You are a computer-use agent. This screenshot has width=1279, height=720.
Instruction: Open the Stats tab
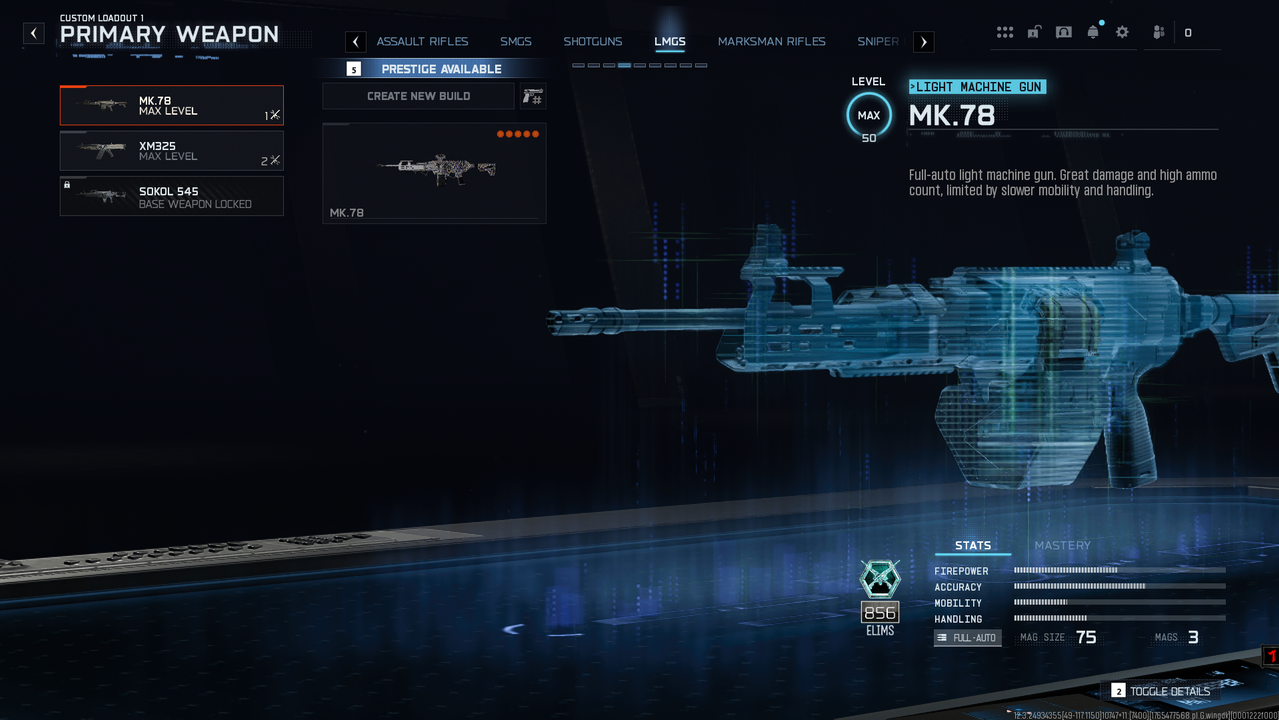[x=972, y=545]
